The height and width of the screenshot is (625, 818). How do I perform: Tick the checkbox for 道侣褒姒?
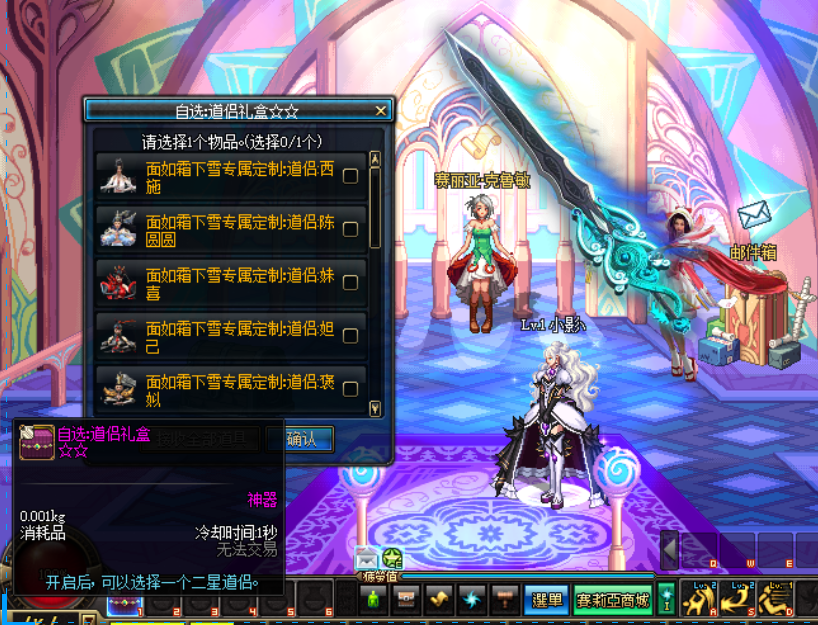click(351, 388)
